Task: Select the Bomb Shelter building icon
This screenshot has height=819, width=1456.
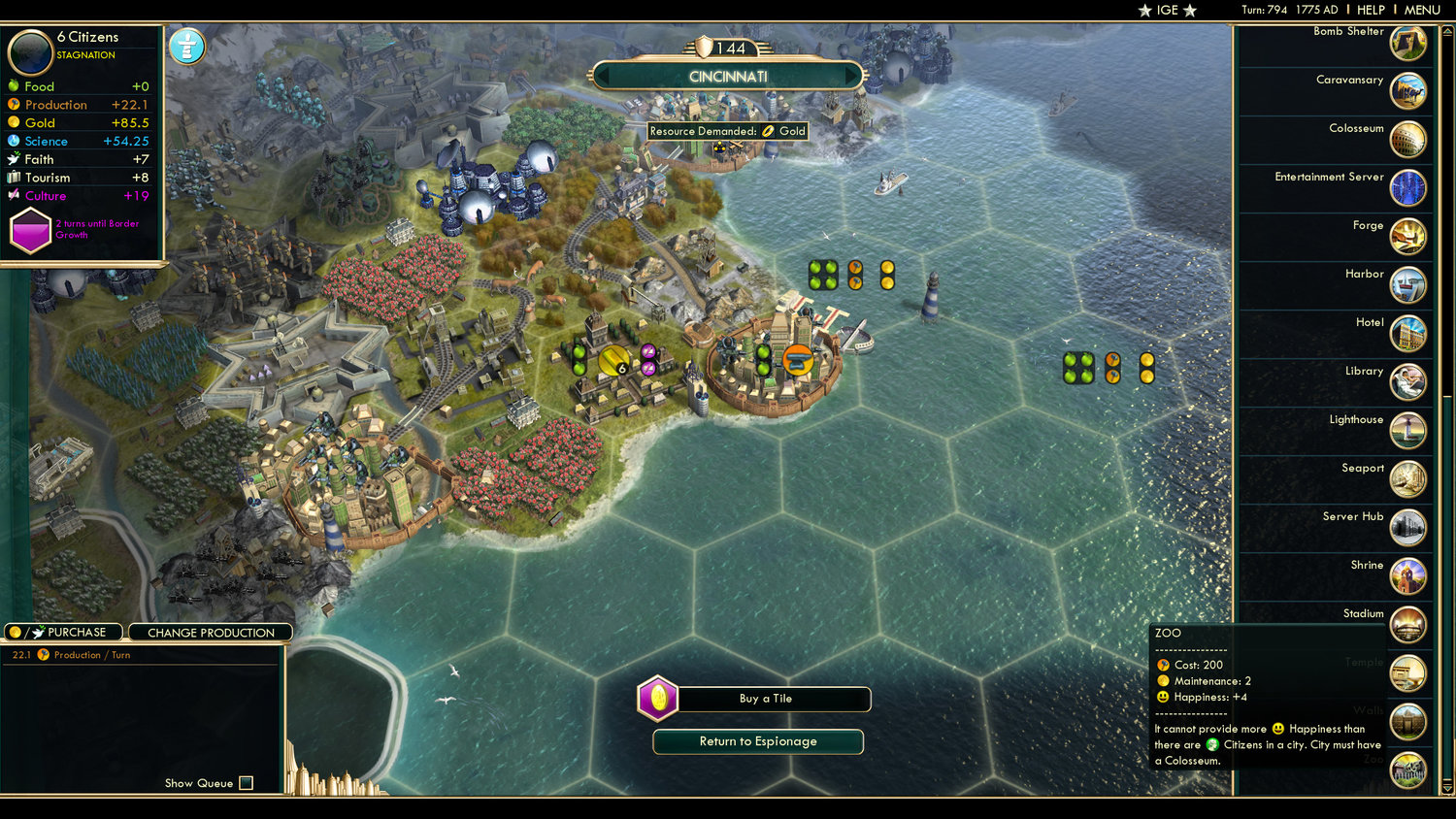Action: [x=1408, y=43]
